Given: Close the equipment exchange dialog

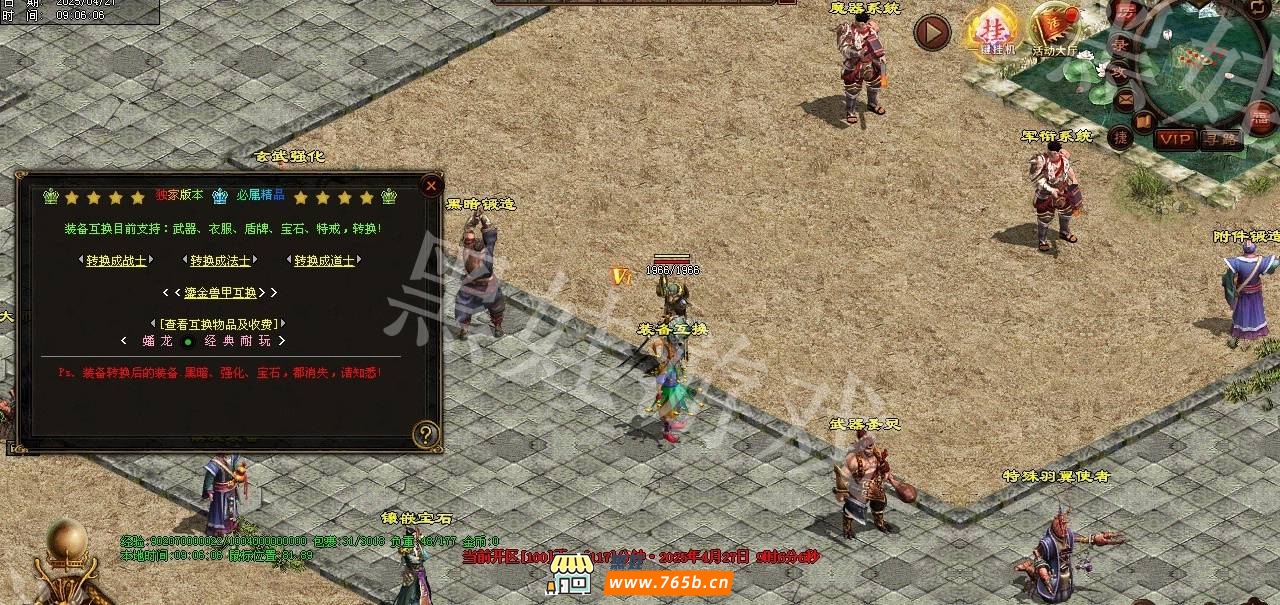Looking at the screenshot, I should [x=431, y=185].
